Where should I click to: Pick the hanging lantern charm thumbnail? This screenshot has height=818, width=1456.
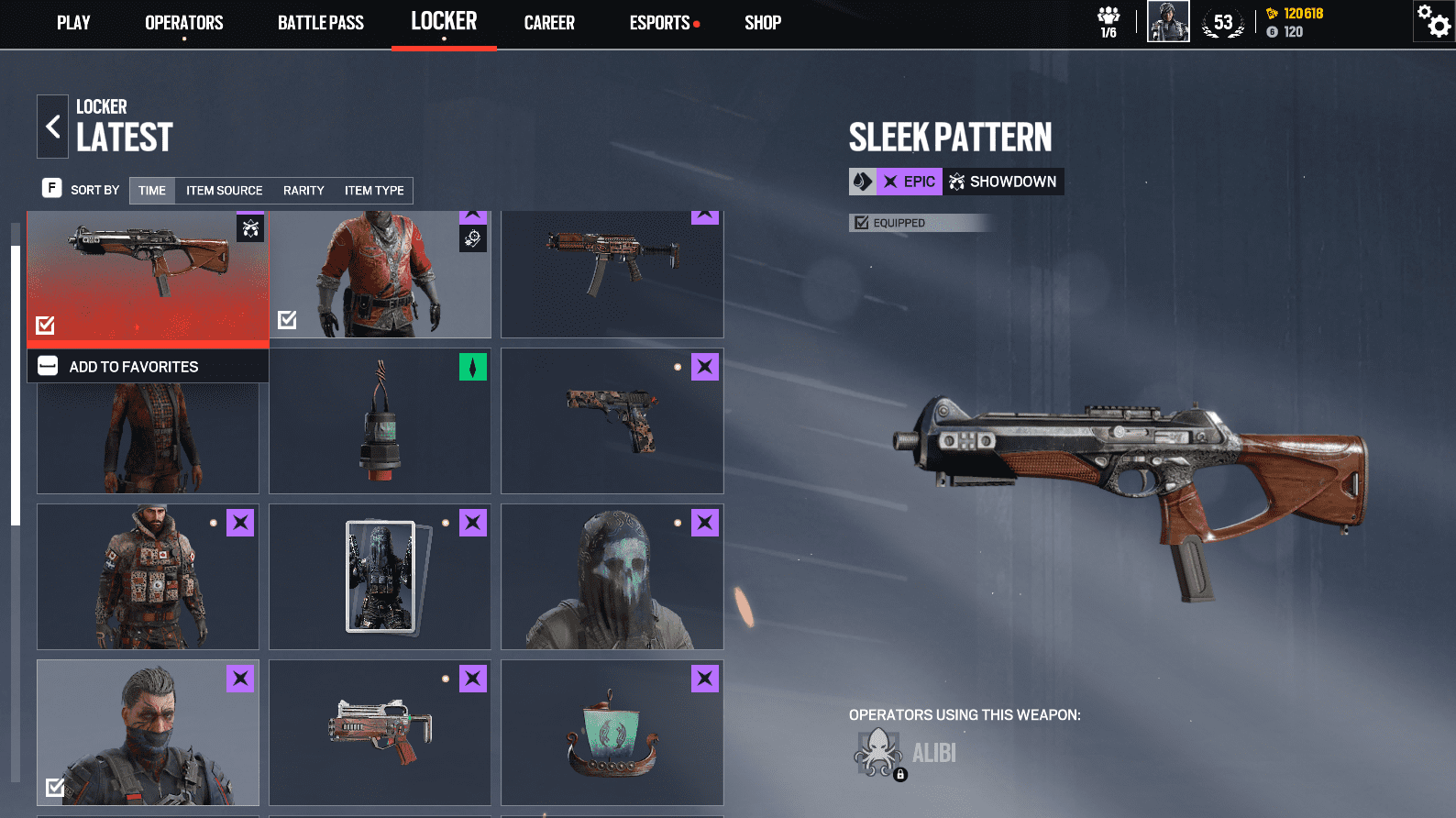[x=380, y=421]
